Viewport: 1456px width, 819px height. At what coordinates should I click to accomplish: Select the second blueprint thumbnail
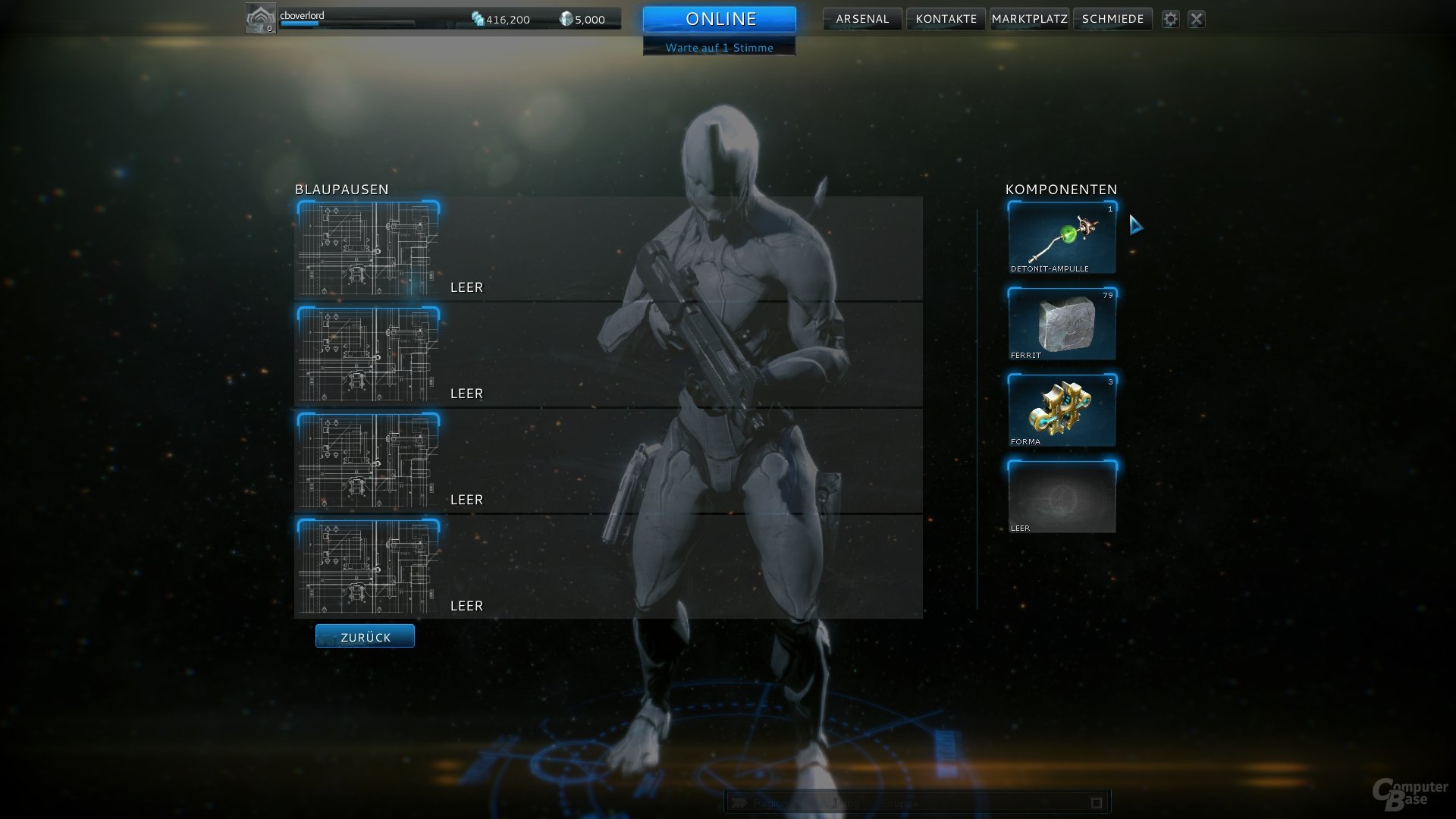[x=368, y=356]
